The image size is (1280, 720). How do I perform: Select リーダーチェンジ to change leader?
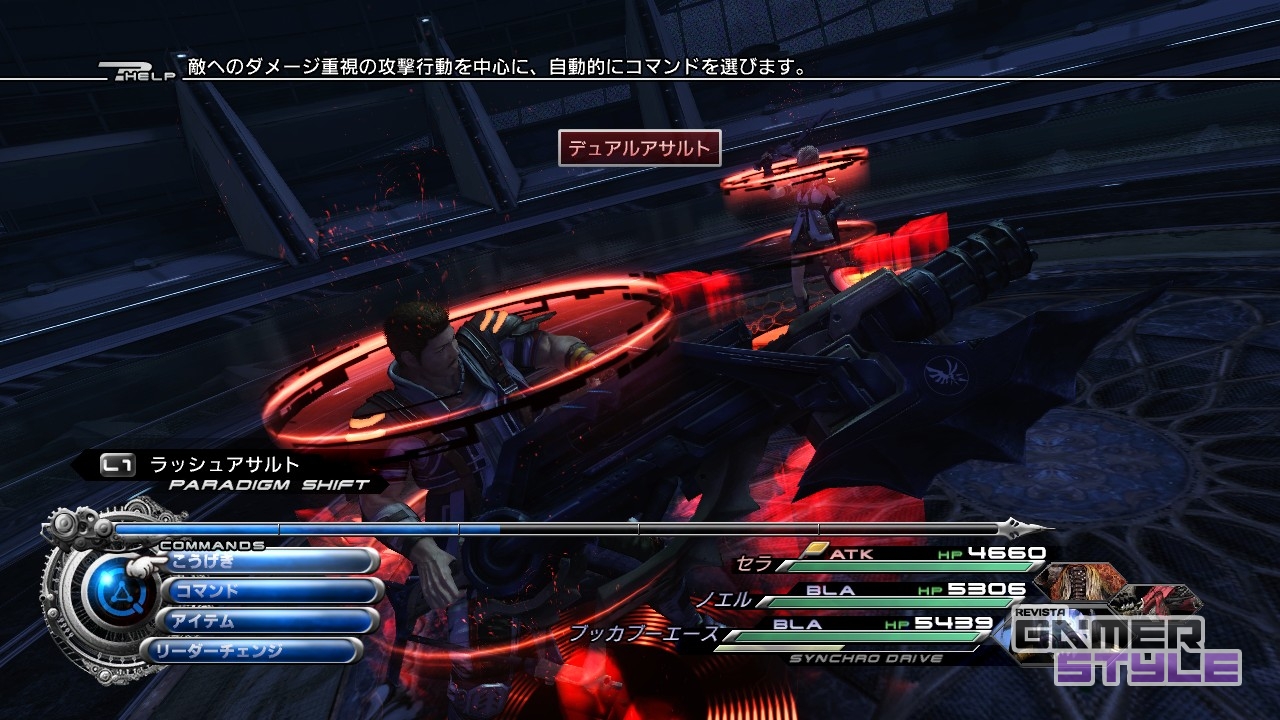coord(252,651)
